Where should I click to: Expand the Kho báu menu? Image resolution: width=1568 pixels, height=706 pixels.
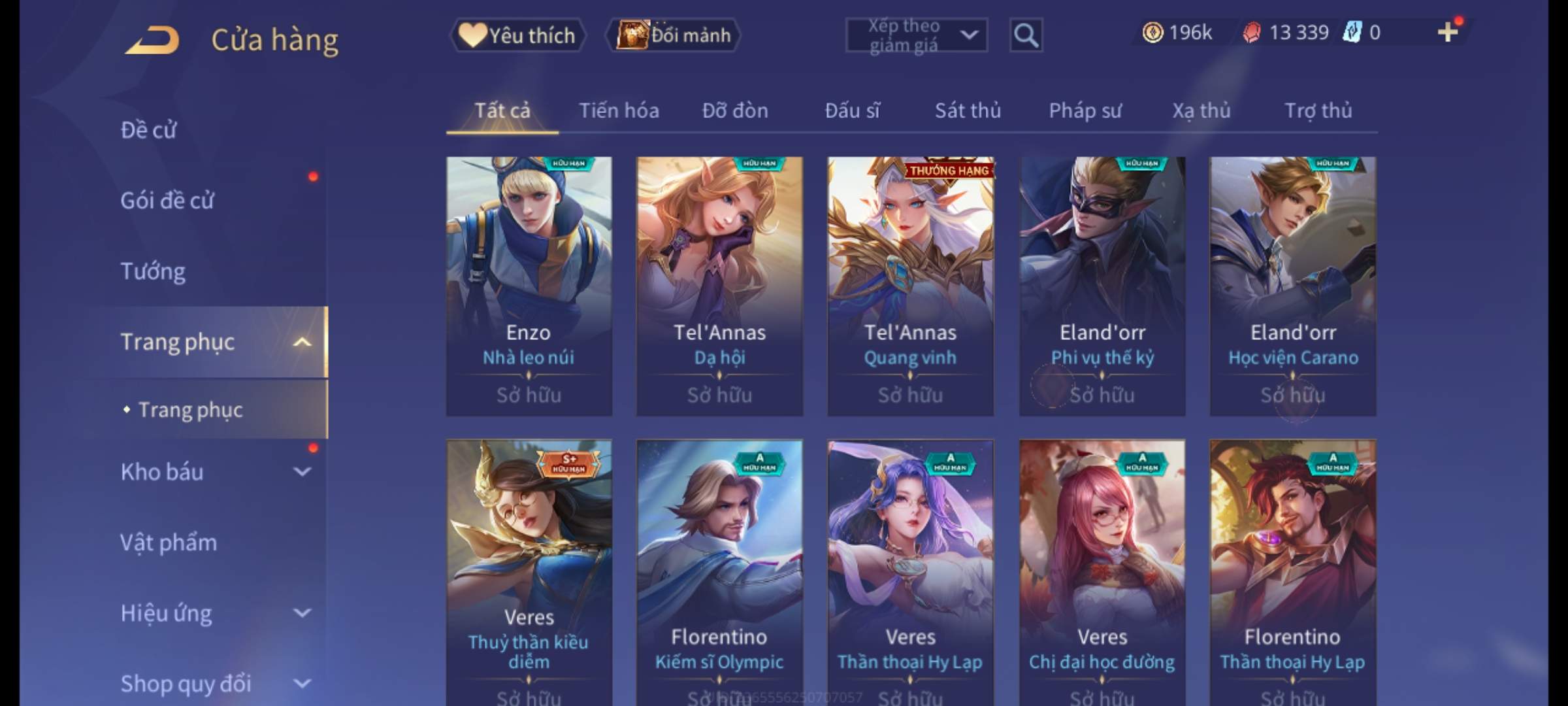tap(209, 472)
